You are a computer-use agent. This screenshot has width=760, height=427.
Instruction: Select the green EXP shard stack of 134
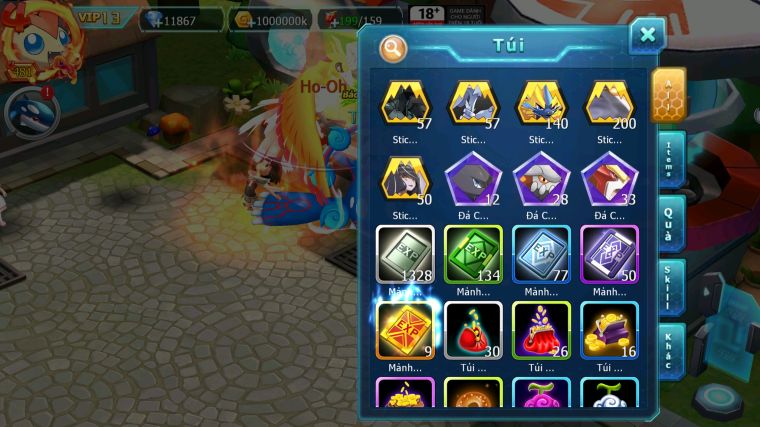473,254
